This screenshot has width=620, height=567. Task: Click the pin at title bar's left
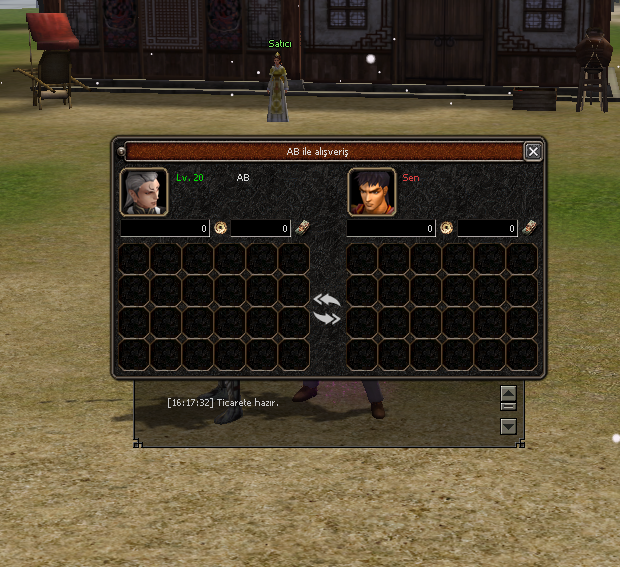[120, 151]
